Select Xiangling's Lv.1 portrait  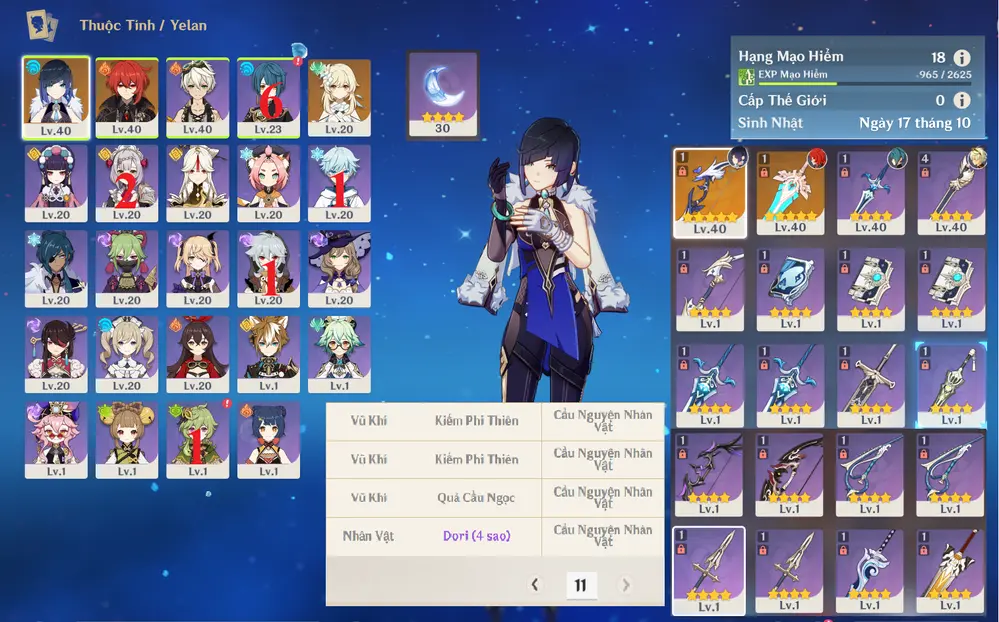pyautogui.click(x=268, y=440)
